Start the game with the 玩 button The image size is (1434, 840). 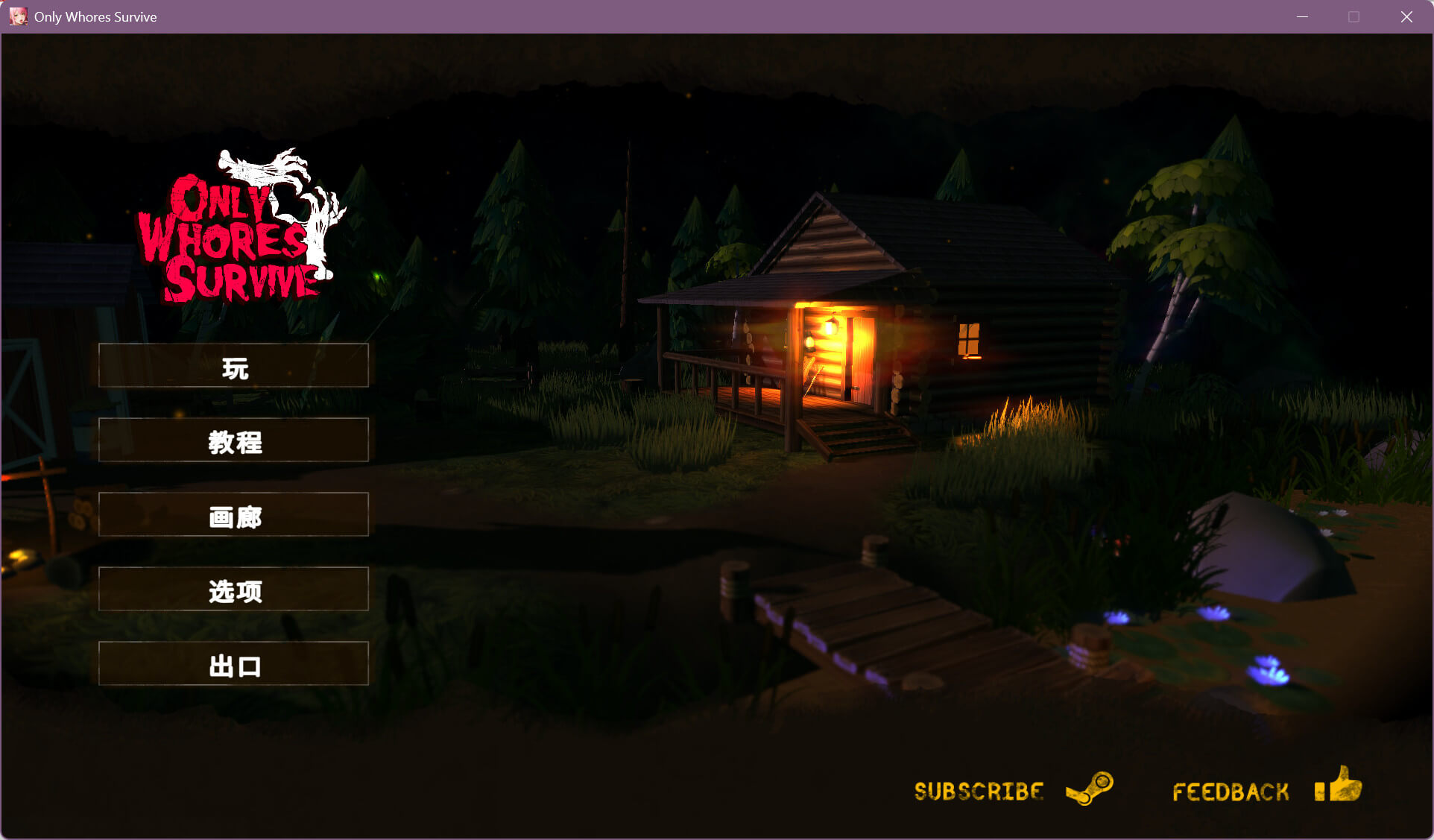point(233,365)
